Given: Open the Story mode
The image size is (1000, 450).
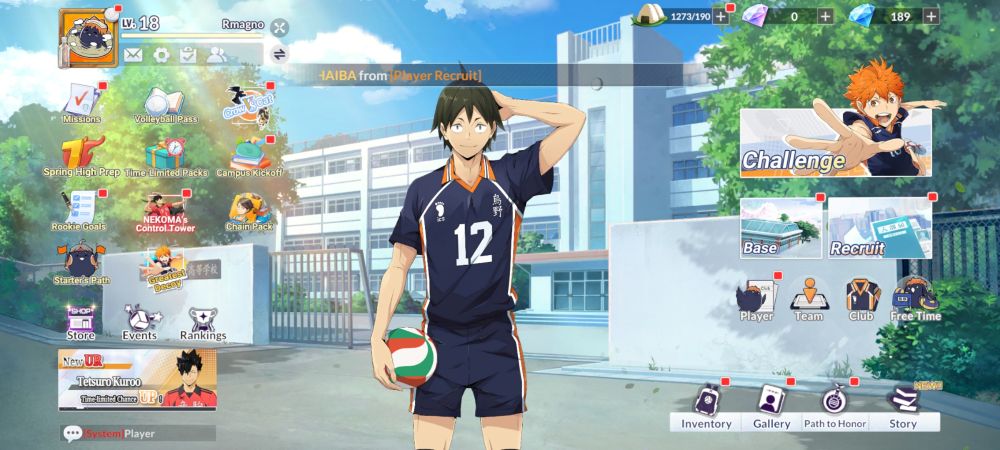Looking at the screenshot, I should pos(903,406).
